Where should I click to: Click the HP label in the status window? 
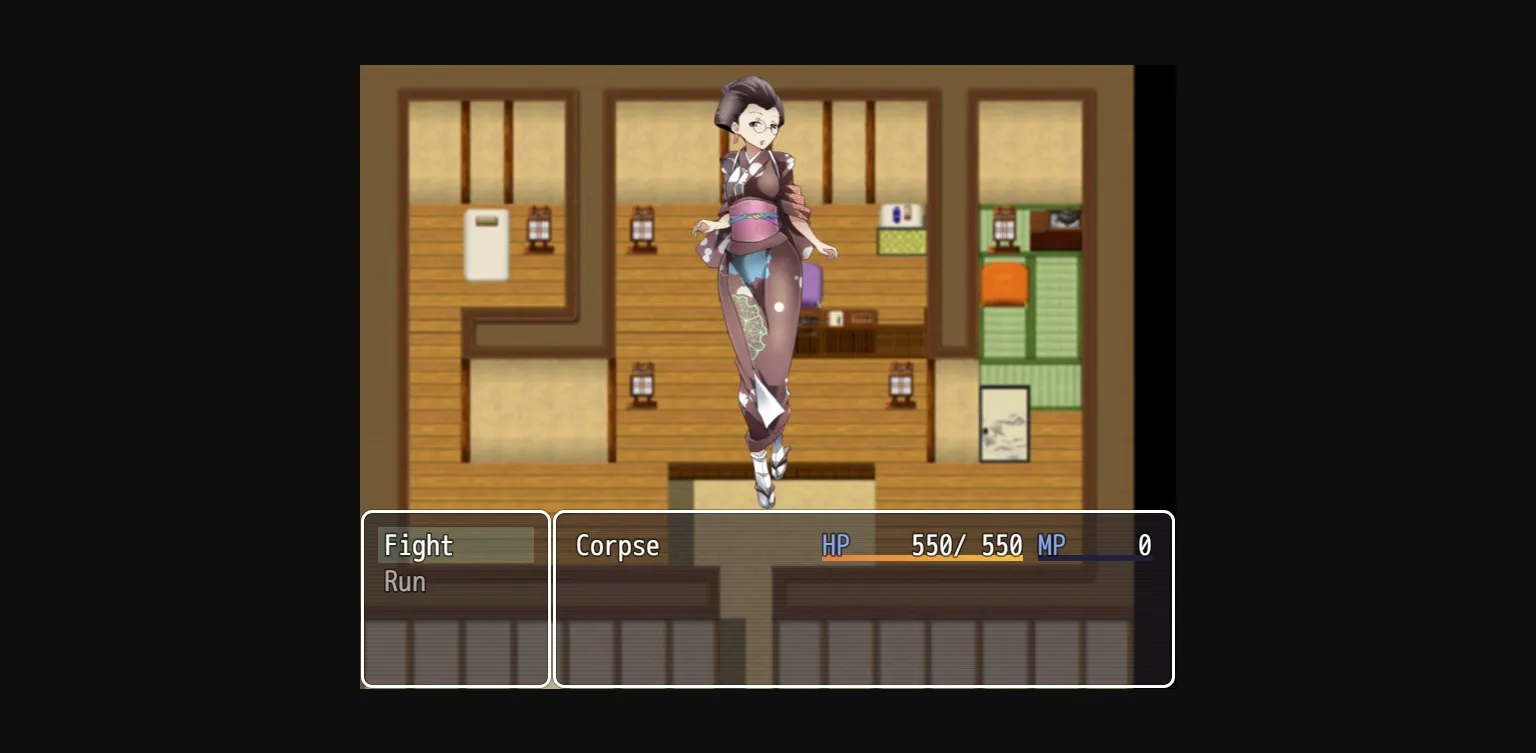835,545
